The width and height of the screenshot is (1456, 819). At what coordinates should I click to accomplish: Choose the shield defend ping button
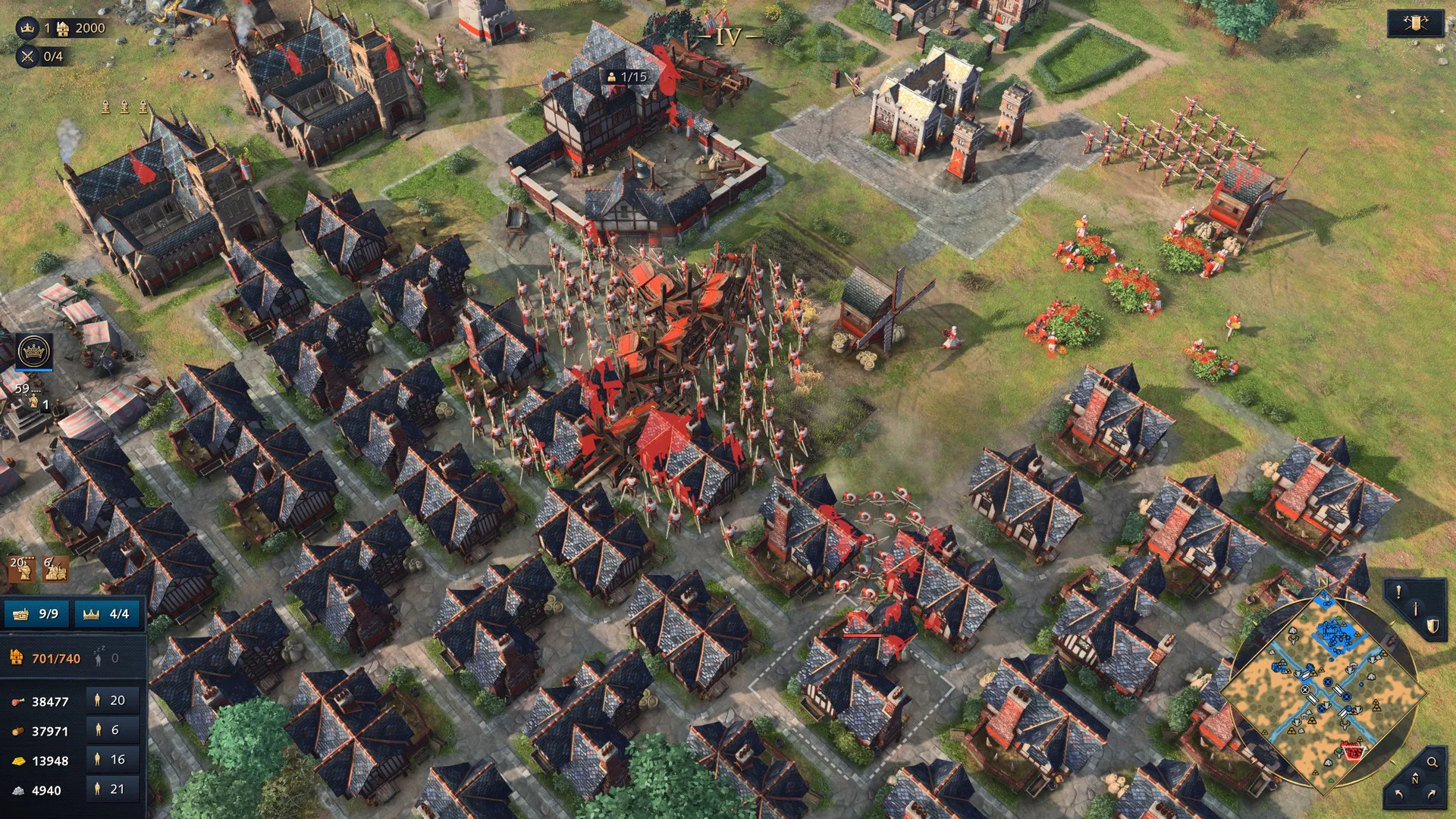click(1432, 626)
